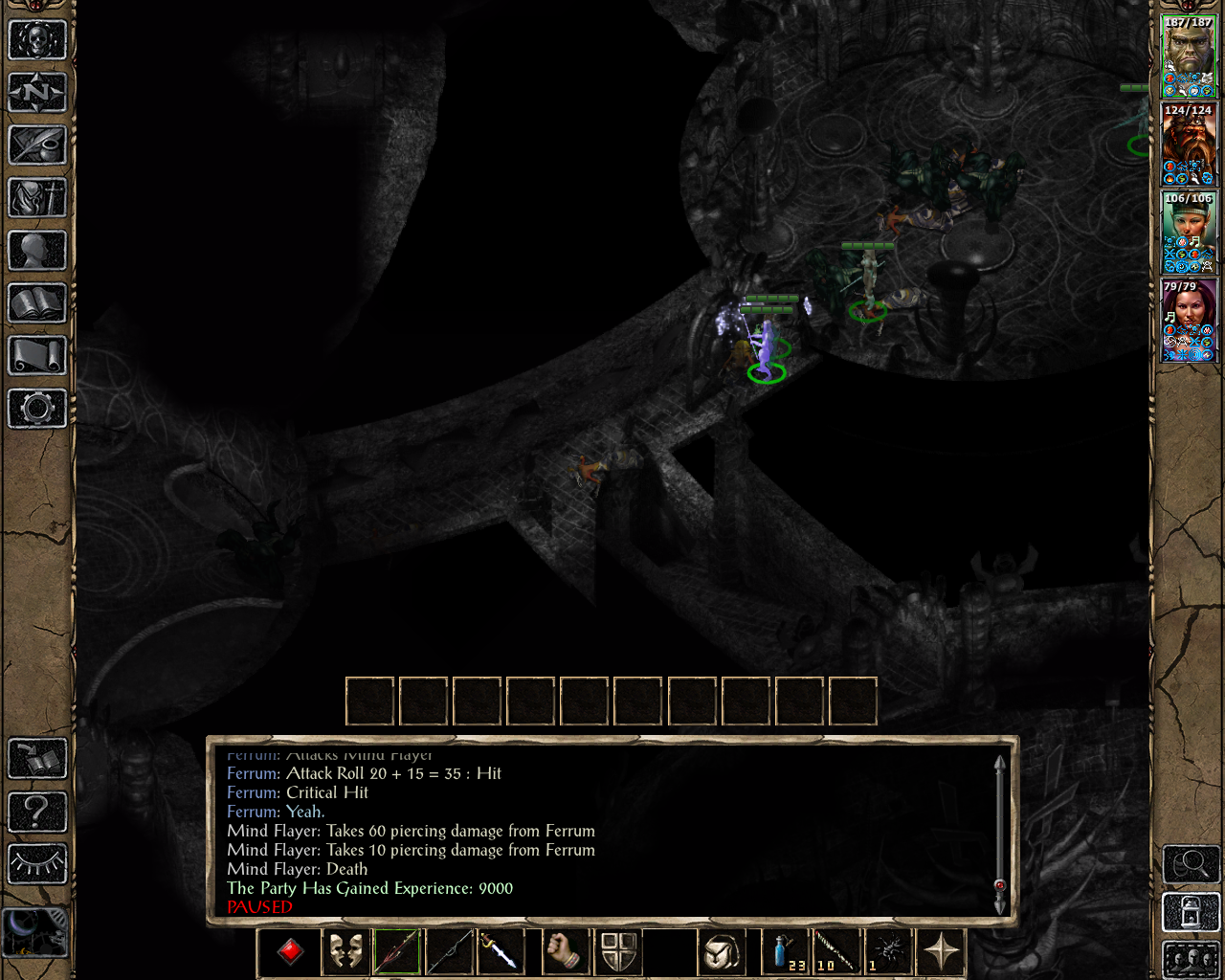The image size is (1225, 980).
Task: Open special abilities star button
Action: click(x=942, y=951)
